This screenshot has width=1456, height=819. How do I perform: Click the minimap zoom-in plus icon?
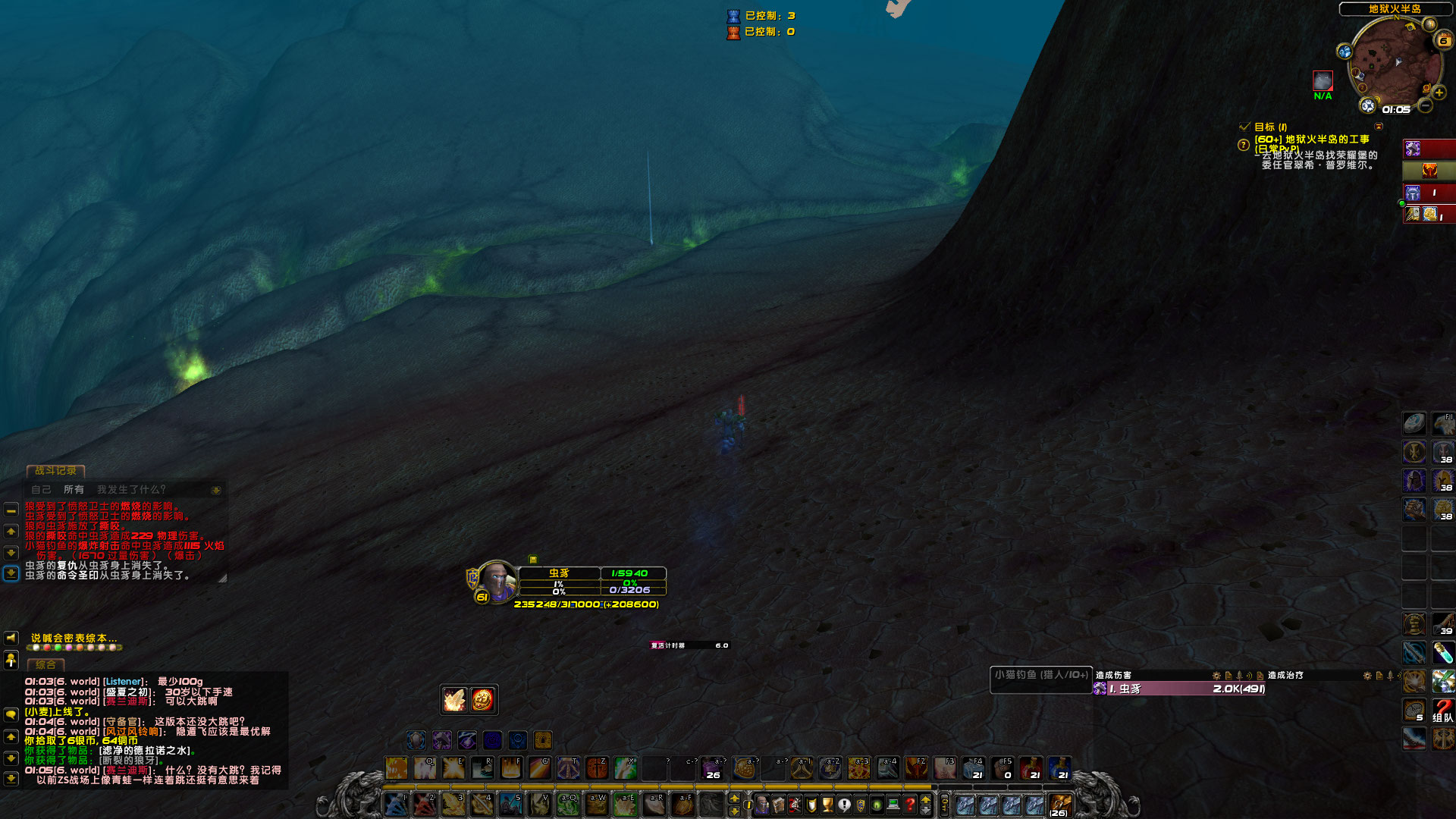[x=1439, y=93]
